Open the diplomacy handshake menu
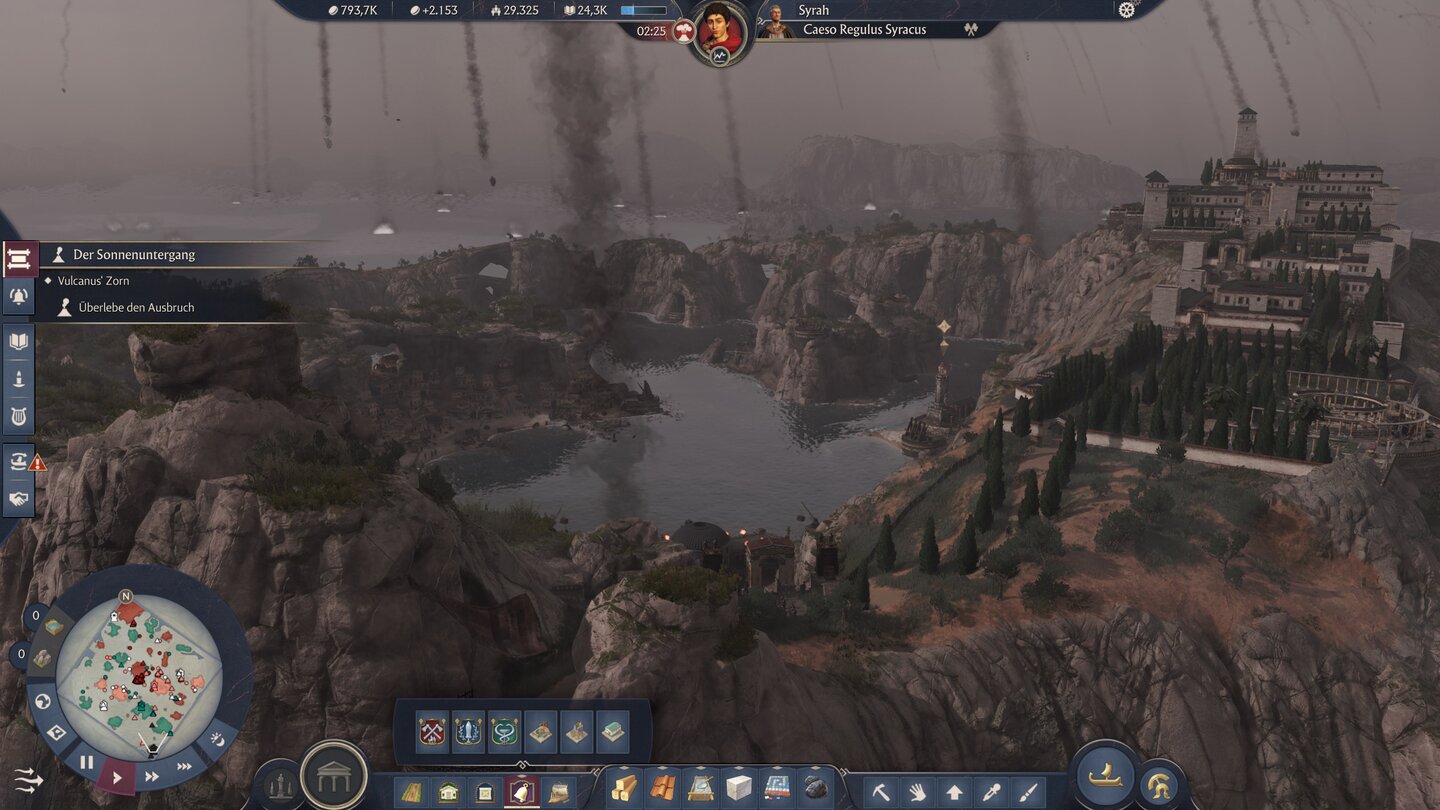1440x810 pixels. point(19,498)
